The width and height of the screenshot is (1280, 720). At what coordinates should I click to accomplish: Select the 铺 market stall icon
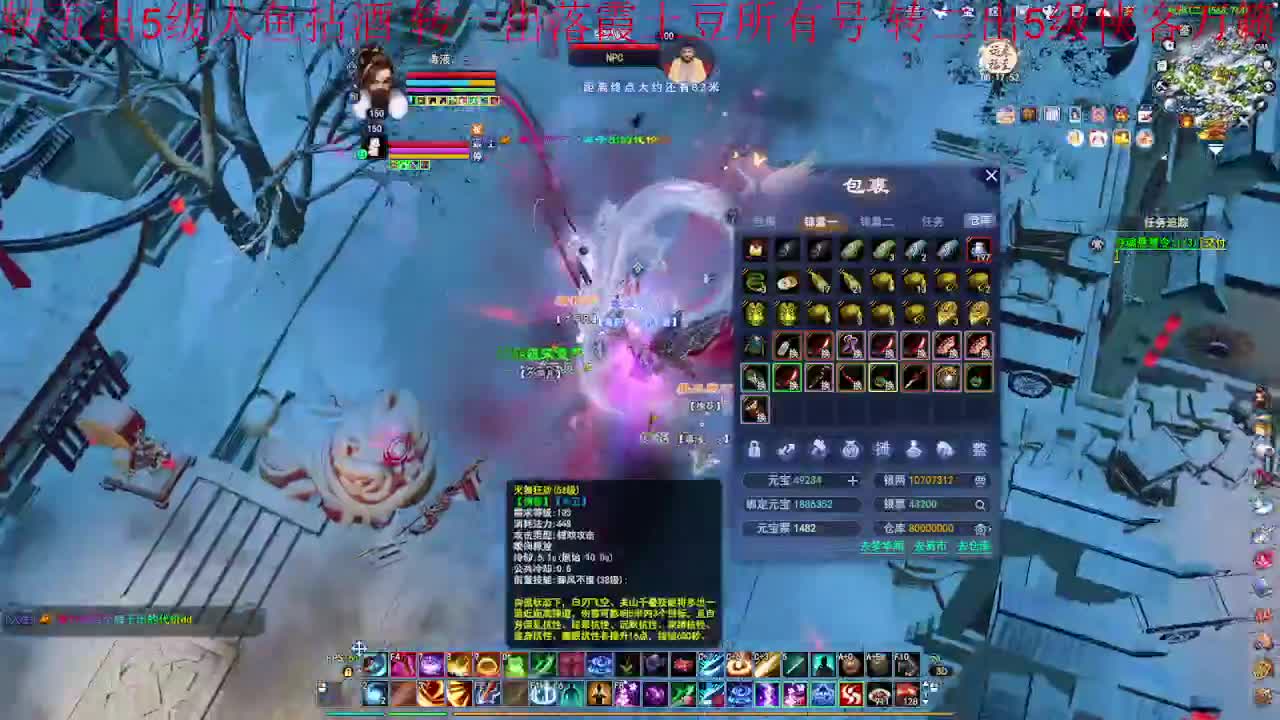pos(883,450)
